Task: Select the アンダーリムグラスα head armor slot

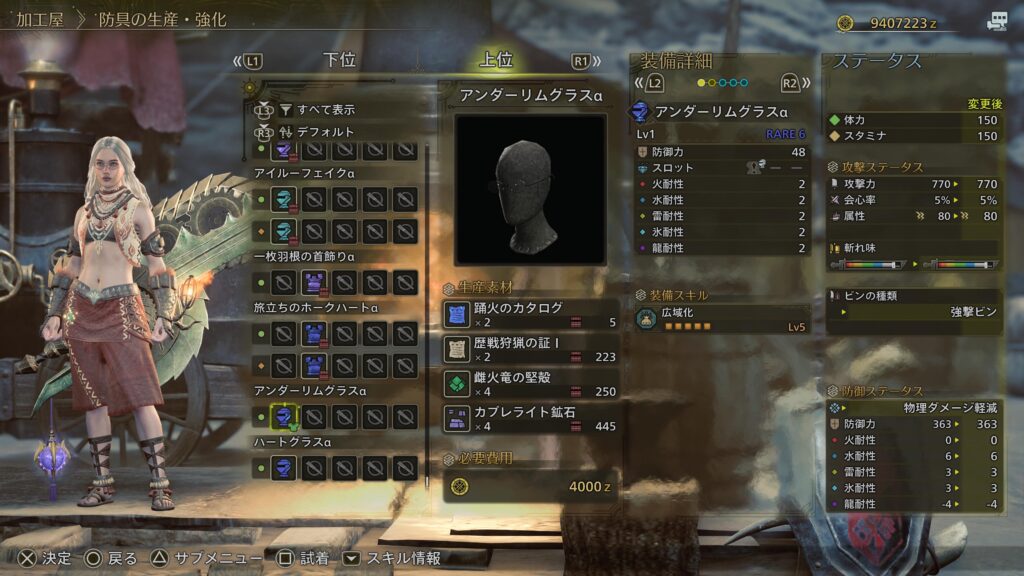Action: (285, 416)
